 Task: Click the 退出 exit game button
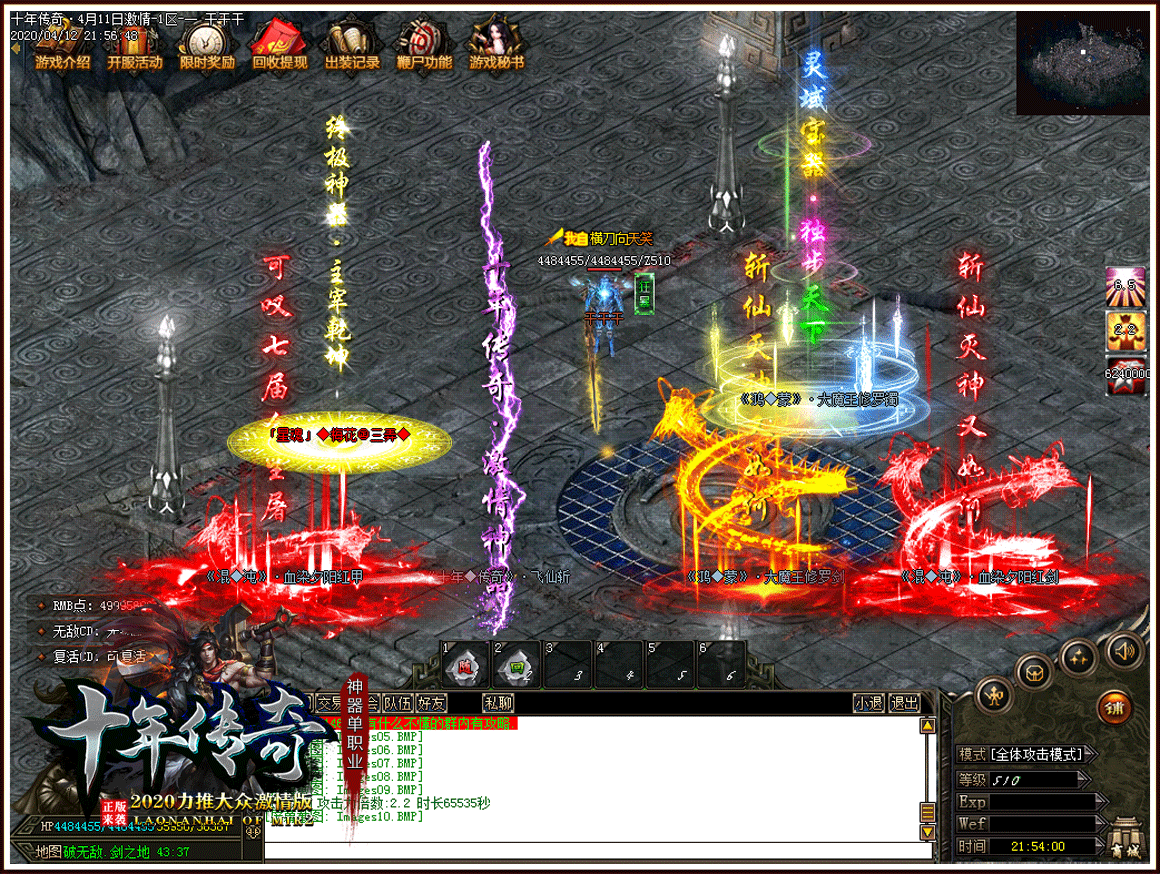pos(904,703)
